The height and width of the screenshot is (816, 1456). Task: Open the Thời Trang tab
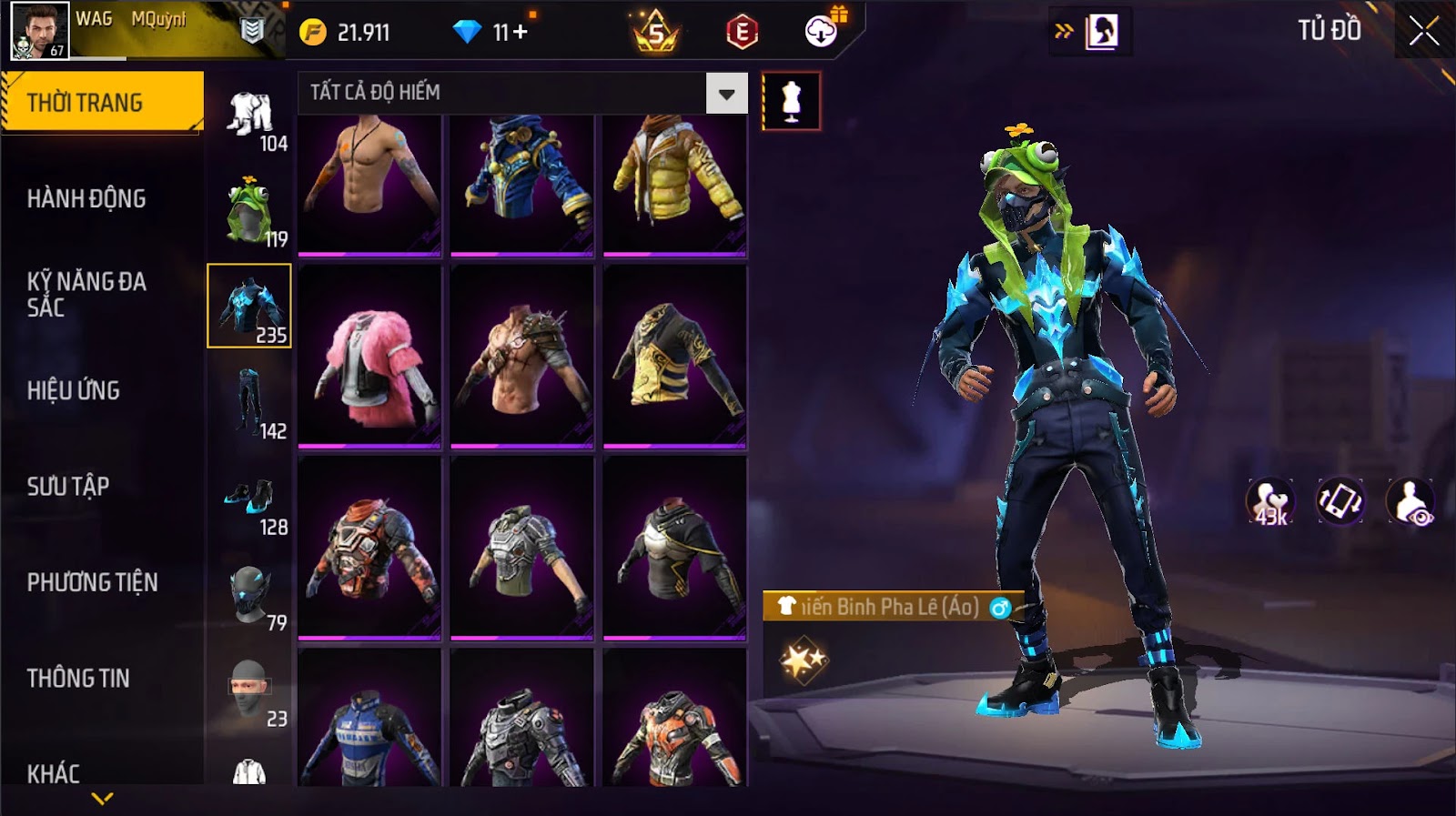(102, 103)
